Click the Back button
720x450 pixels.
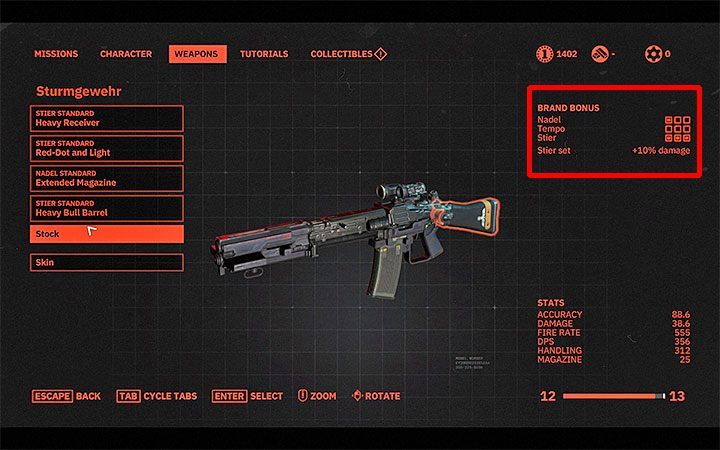click(x=67, y=396)
